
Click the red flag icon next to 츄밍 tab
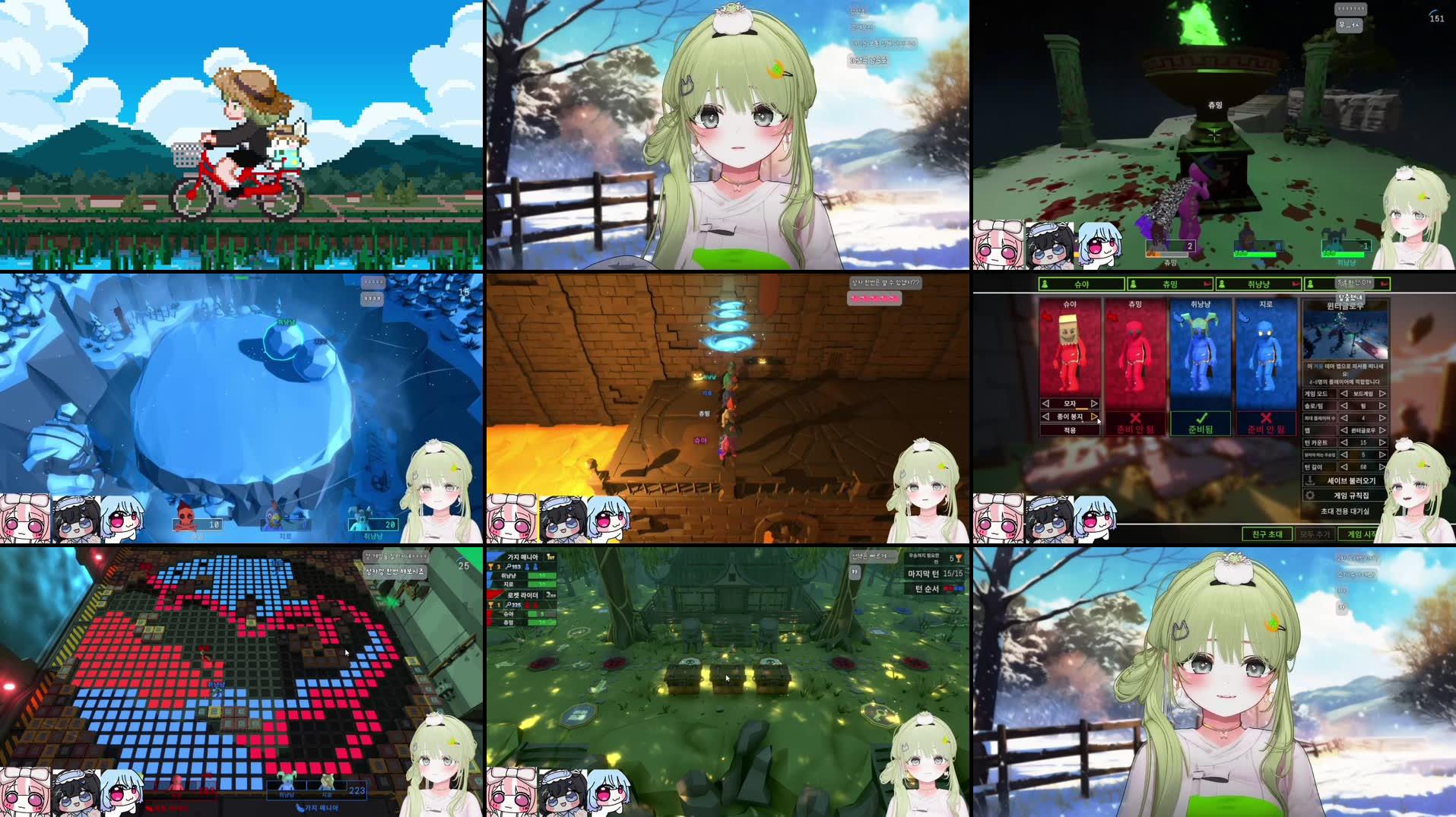pyautogui.click(x=1207, y=283)
